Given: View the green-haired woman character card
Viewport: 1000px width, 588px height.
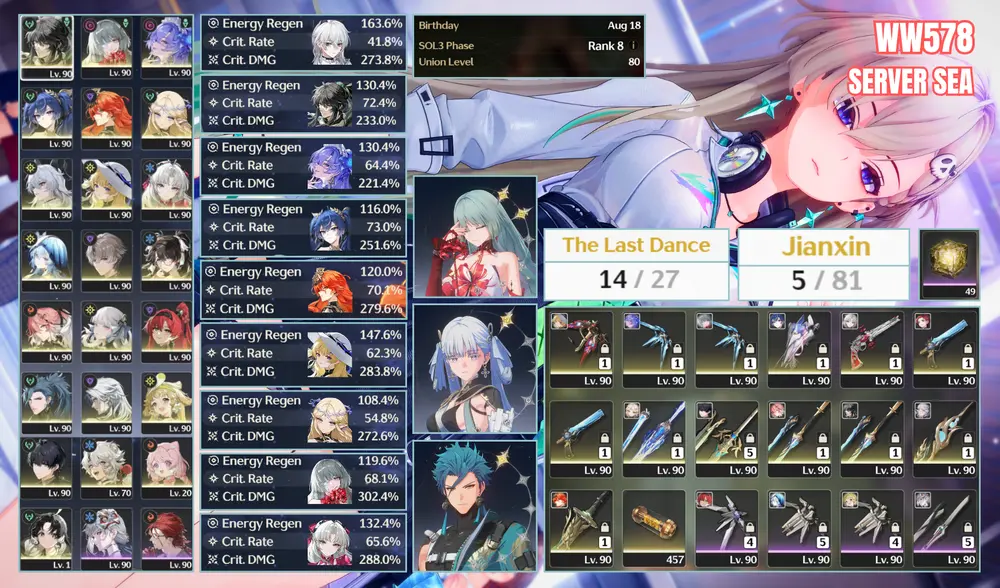Looking at the screenshot, I should tap(474, 235).
